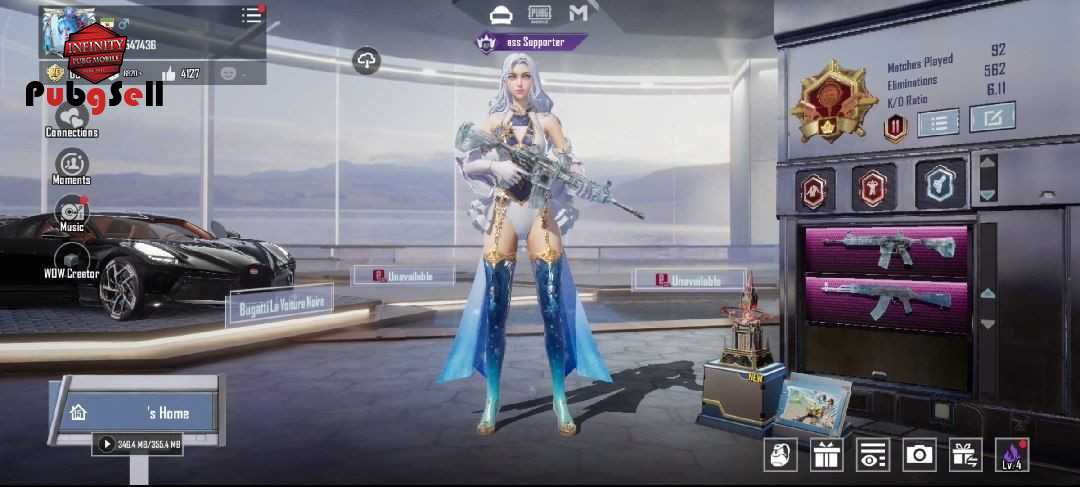
Task: Open the gift box icon
Action: tap(827, 455)
